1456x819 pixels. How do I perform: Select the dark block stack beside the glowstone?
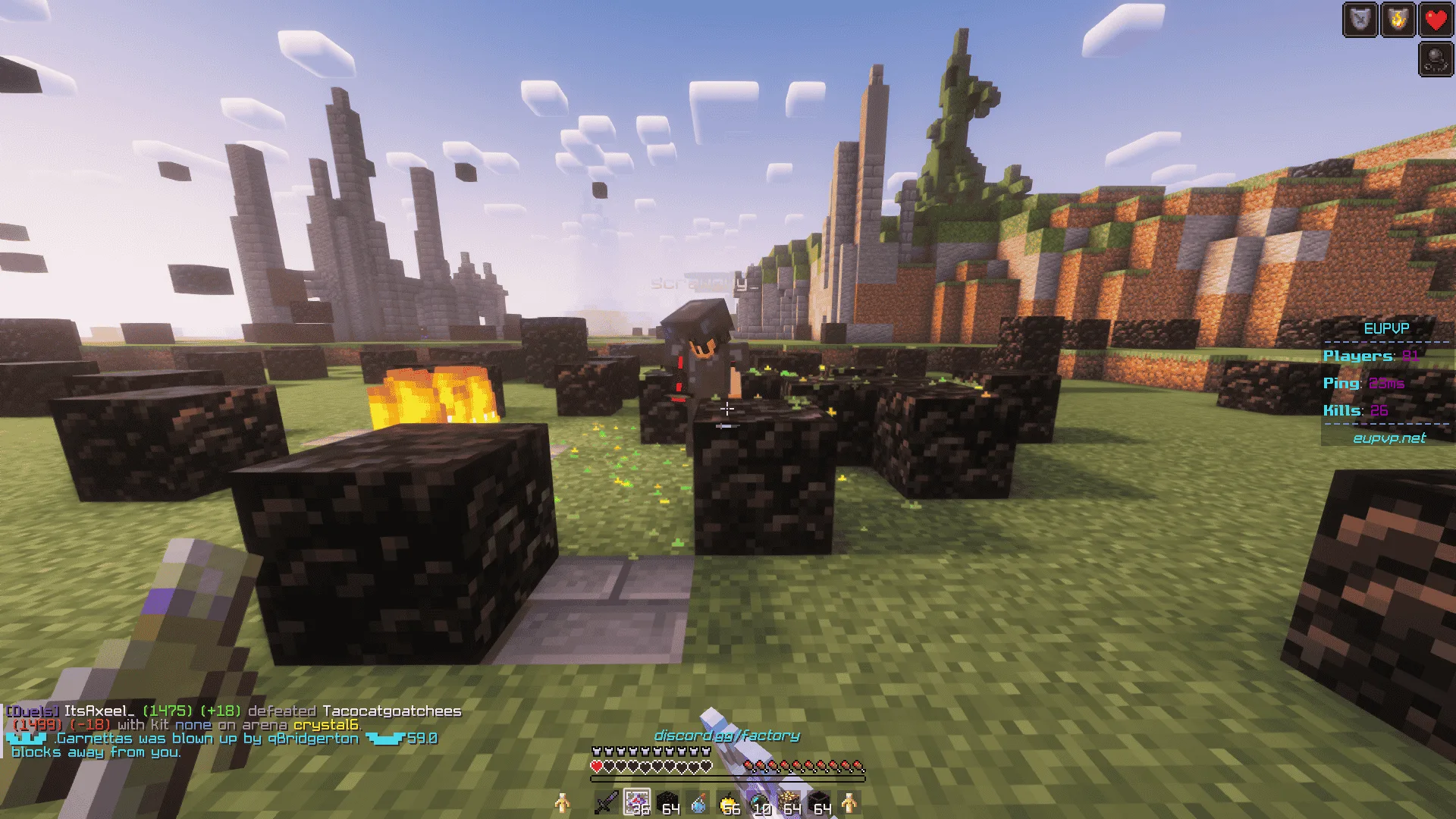820,802
